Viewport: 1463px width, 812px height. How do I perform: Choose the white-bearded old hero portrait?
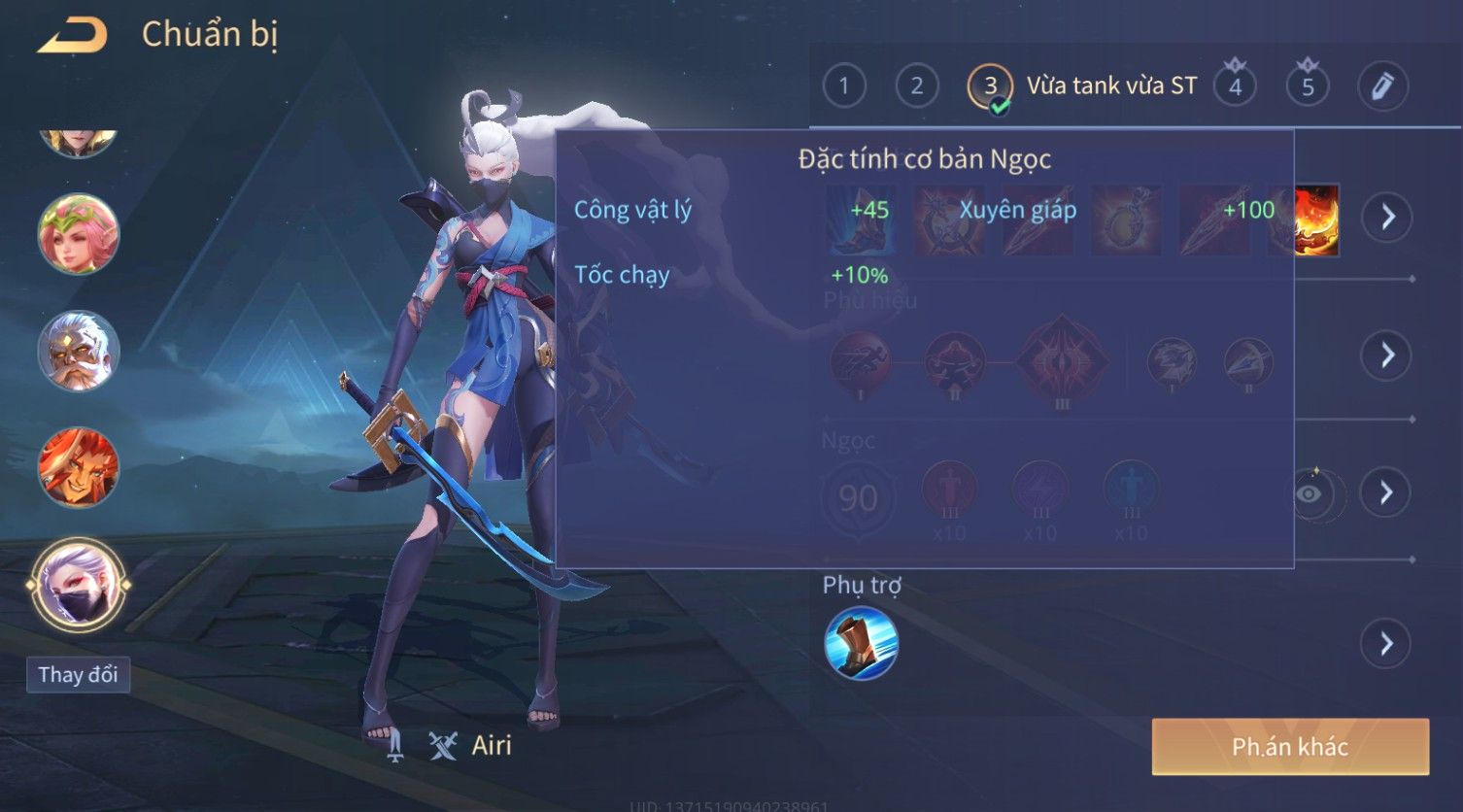pyautogui.click(x=79, y=351)
